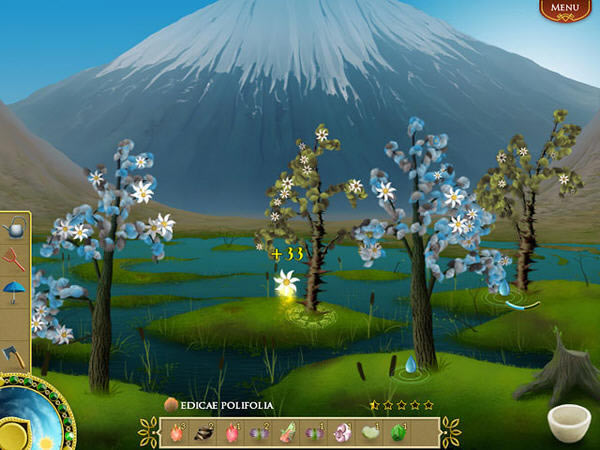Pick the red slingshot tool

pos(14,260)
